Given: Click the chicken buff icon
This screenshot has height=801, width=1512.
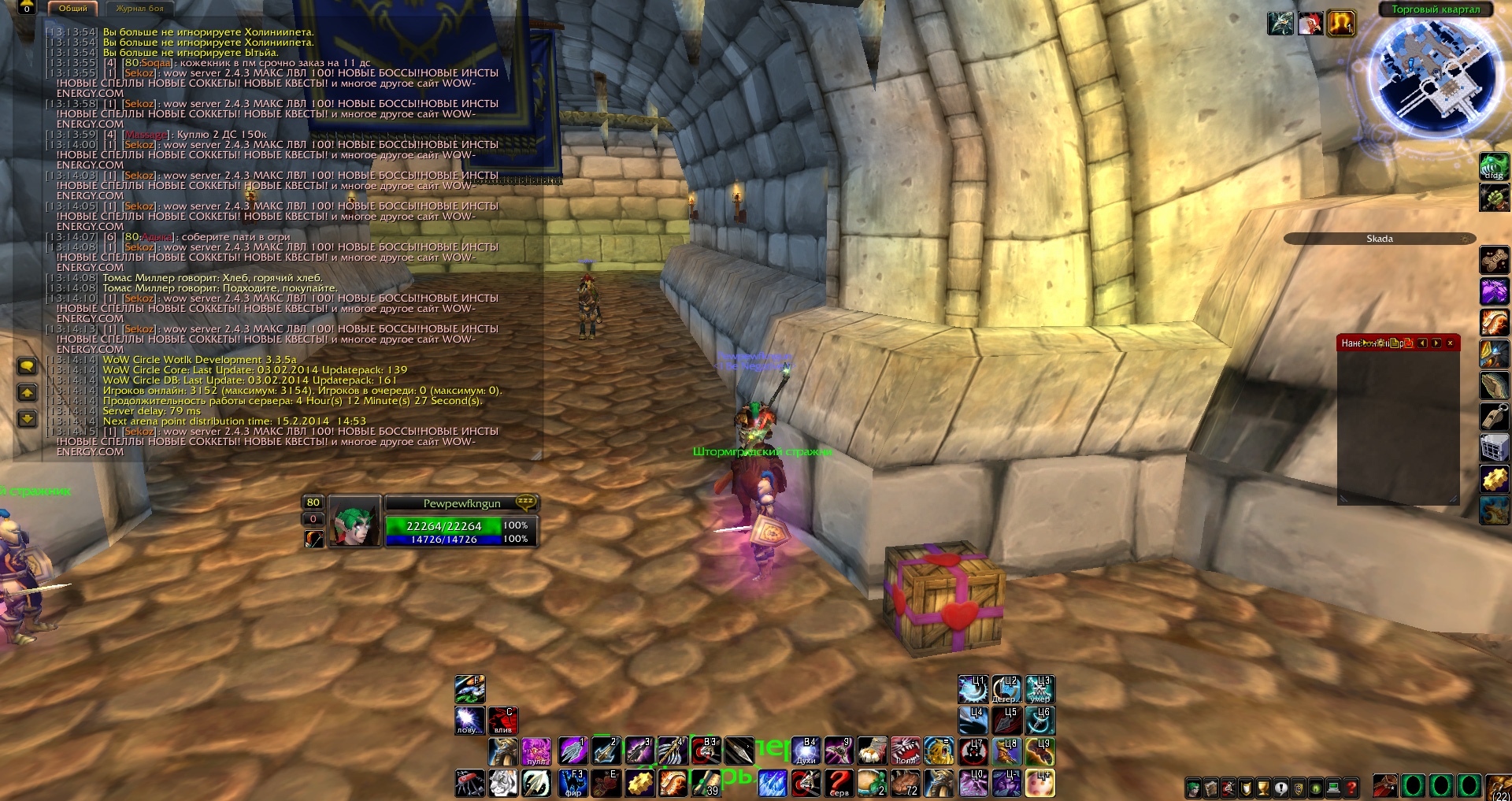Looking at the screenshot, I should [x=1310, y=24].
